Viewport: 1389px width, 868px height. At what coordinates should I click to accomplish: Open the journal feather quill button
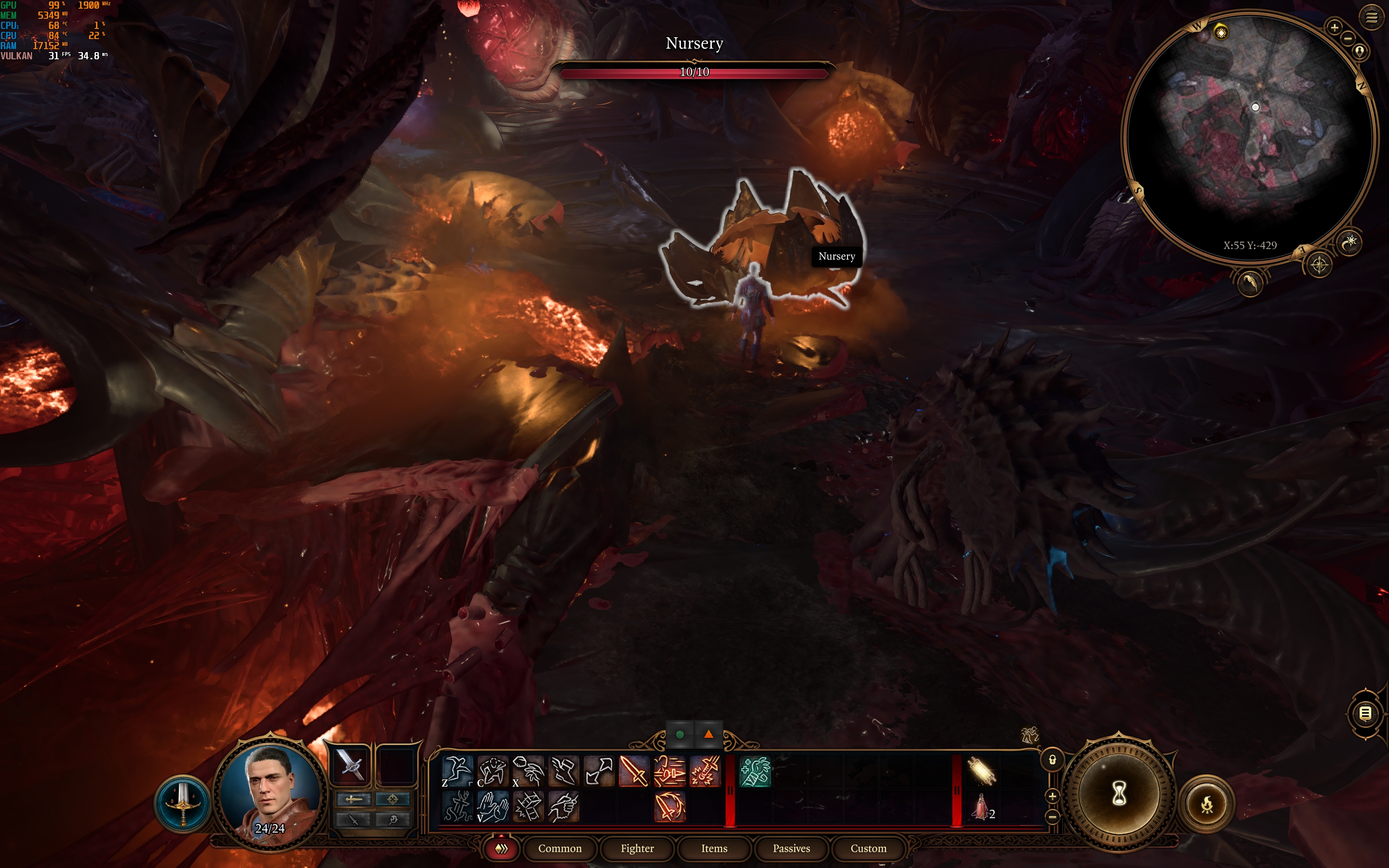tap(1250, 283)
